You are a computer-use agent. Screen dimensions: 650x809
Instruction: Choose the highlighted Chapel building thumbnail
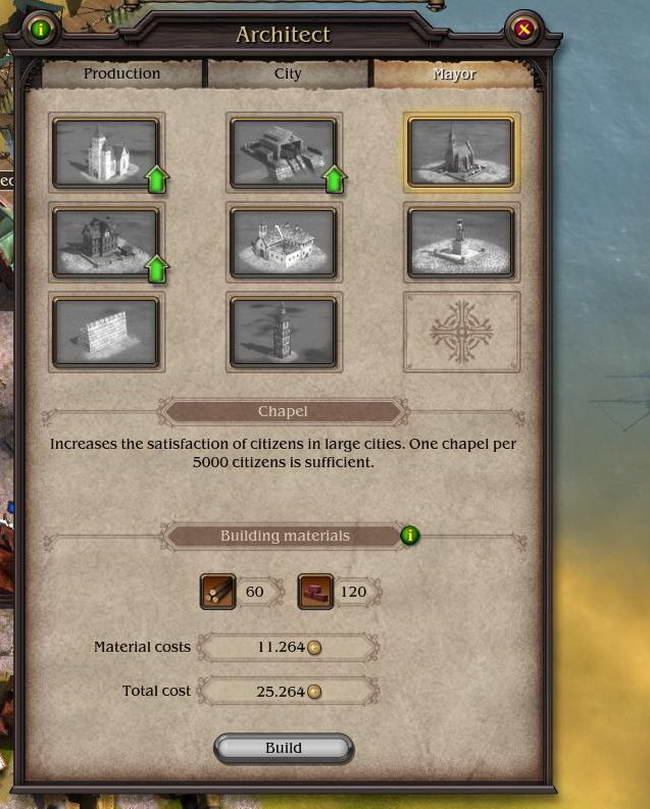click(460, 152)
